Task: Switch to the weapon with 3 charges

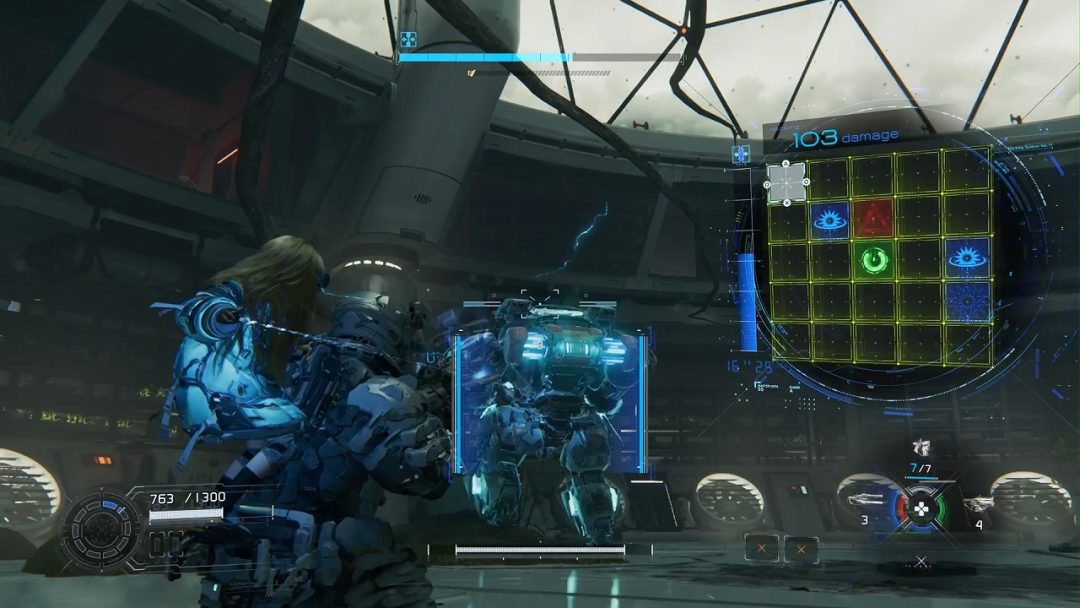Action: click(867, 499)
